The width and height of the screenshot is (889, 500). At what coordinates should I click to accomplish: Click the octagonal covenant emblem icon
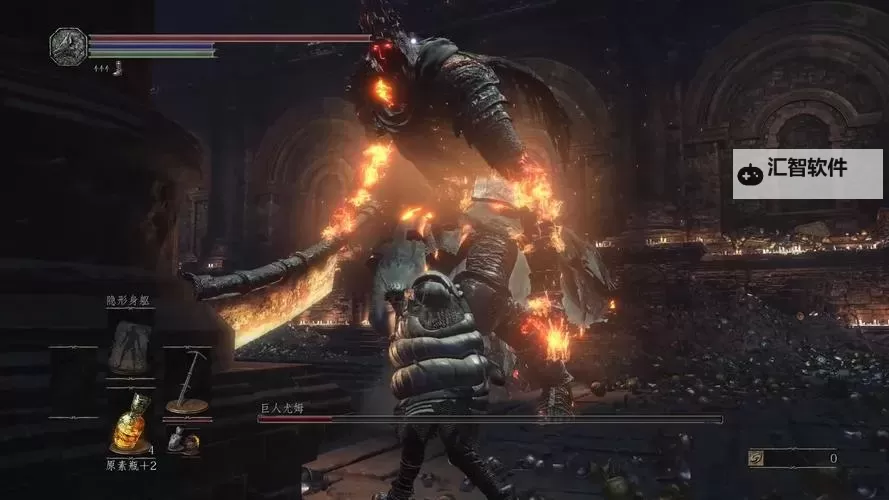(x=67, y=46)
